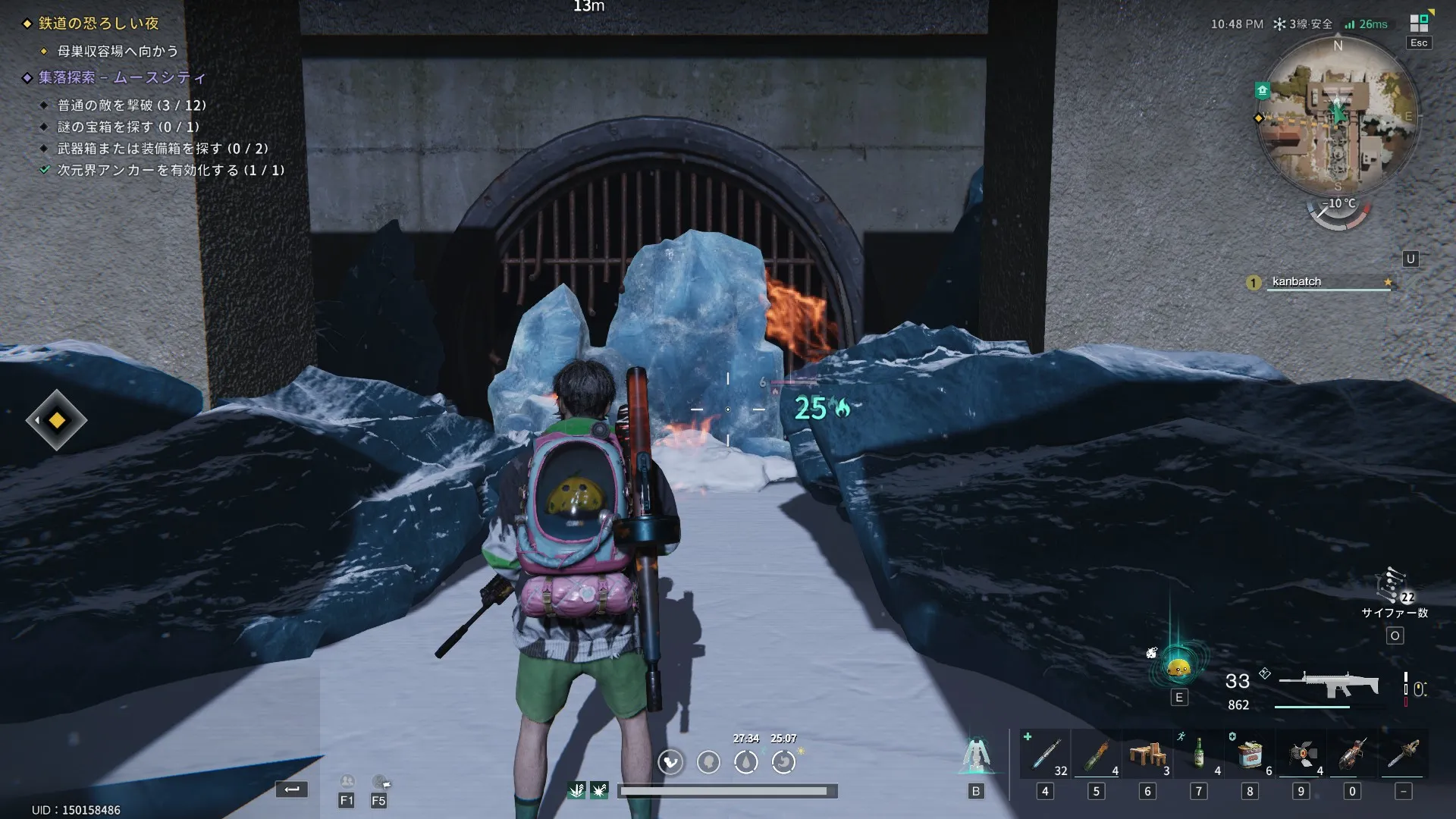Select the canned food hotbar slot
Image resolution: width=1456 pixels, height=819 pixels.
1250,755
